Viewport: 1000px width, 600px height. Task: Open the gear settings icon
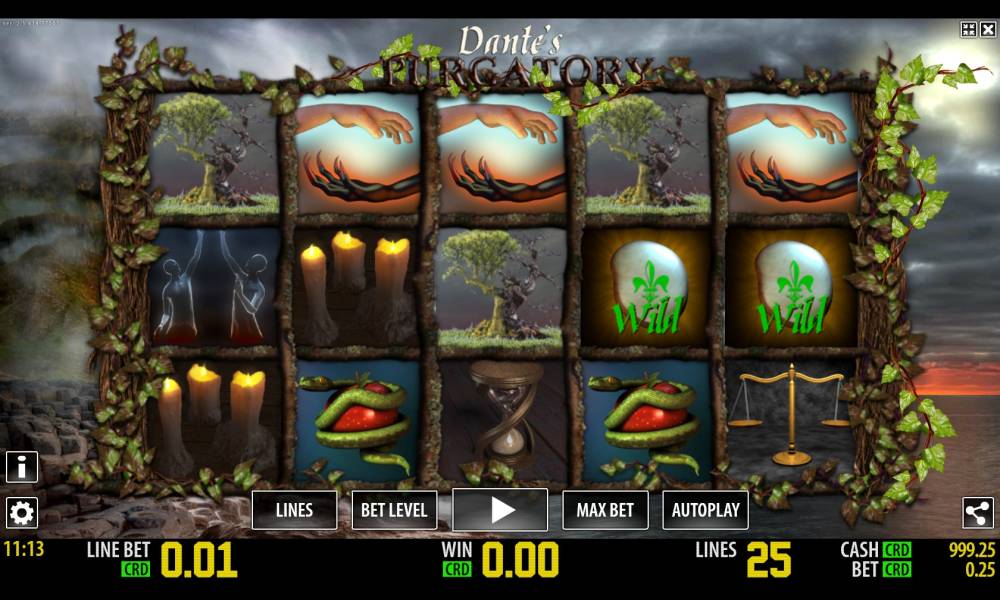pos(22,513)
